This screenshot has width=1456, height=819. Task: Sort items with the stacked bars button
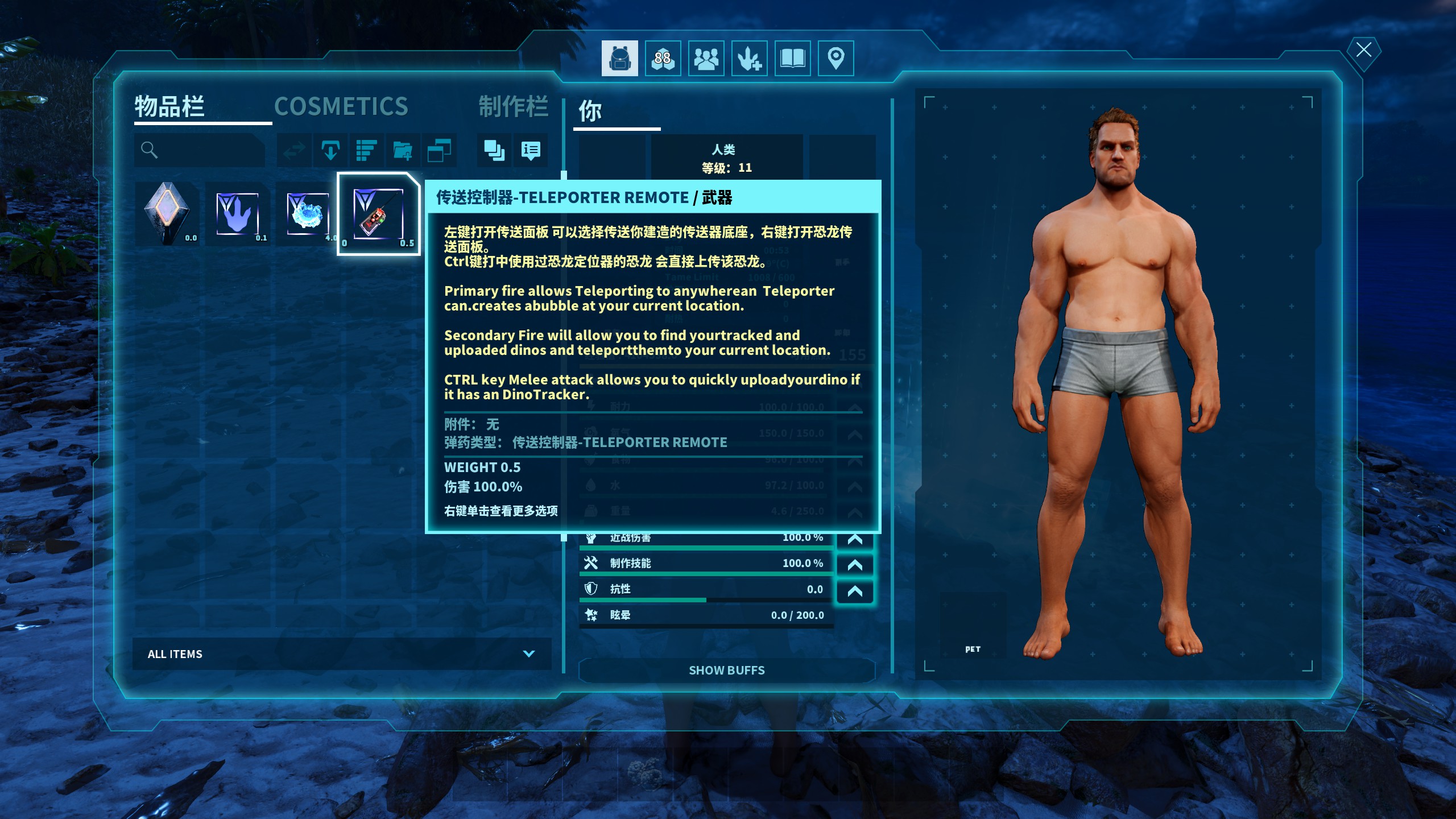[366, 150]
